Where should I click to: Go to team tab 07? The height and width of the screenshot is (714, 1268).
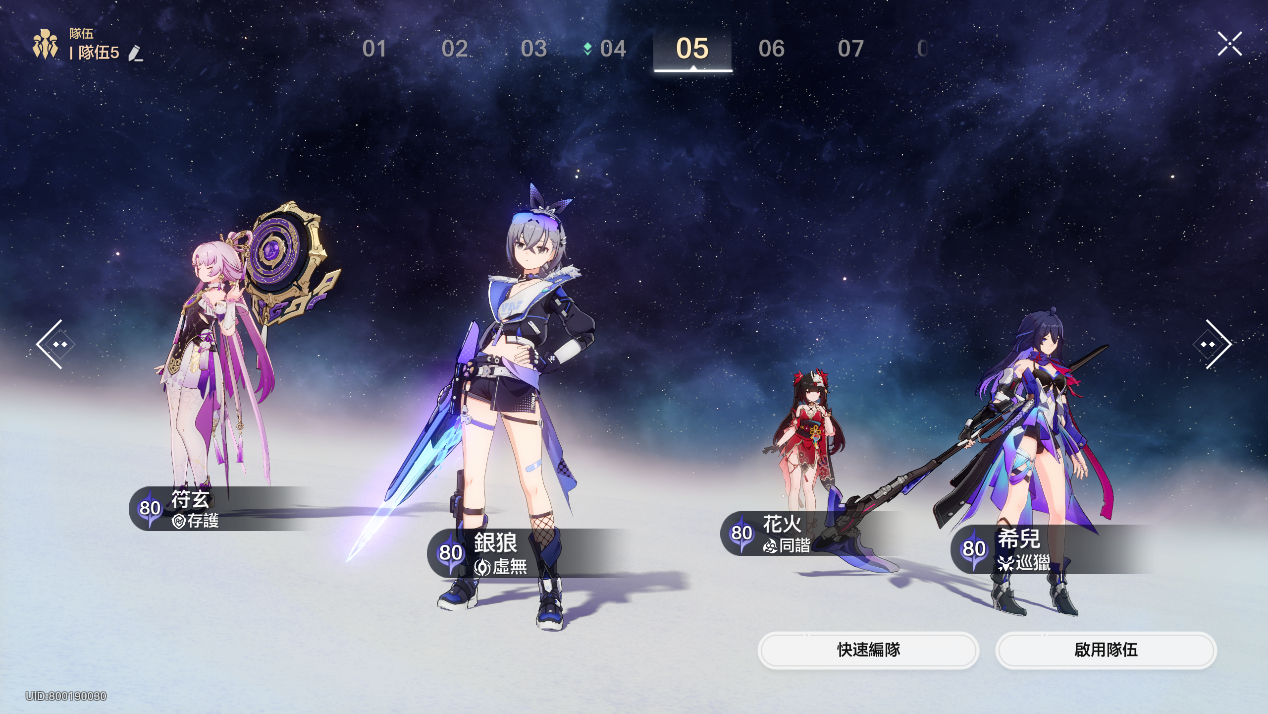click(850, 48)
